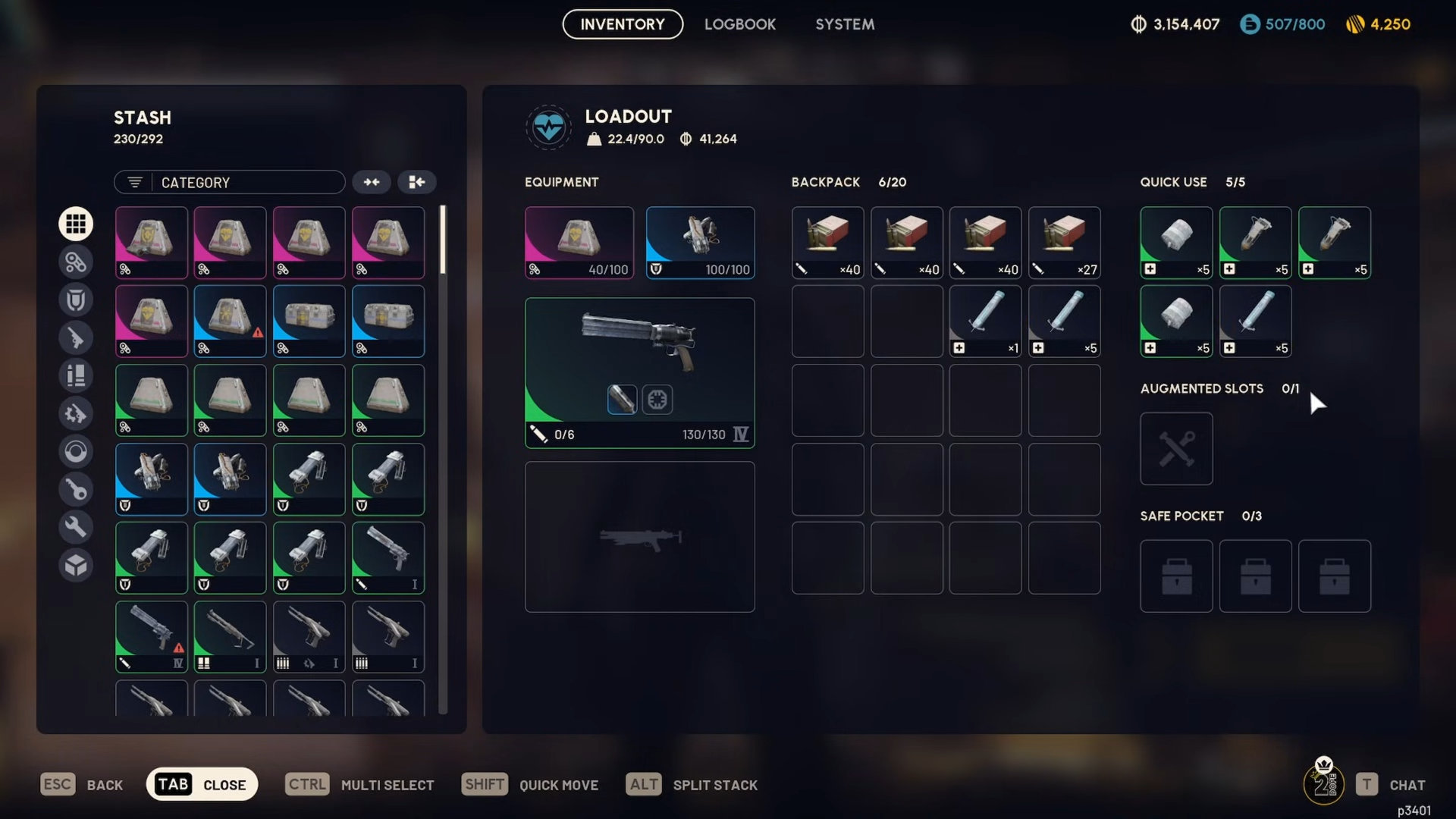
Task: Select the equipped shield at 100/100
Action: [700, 243]
